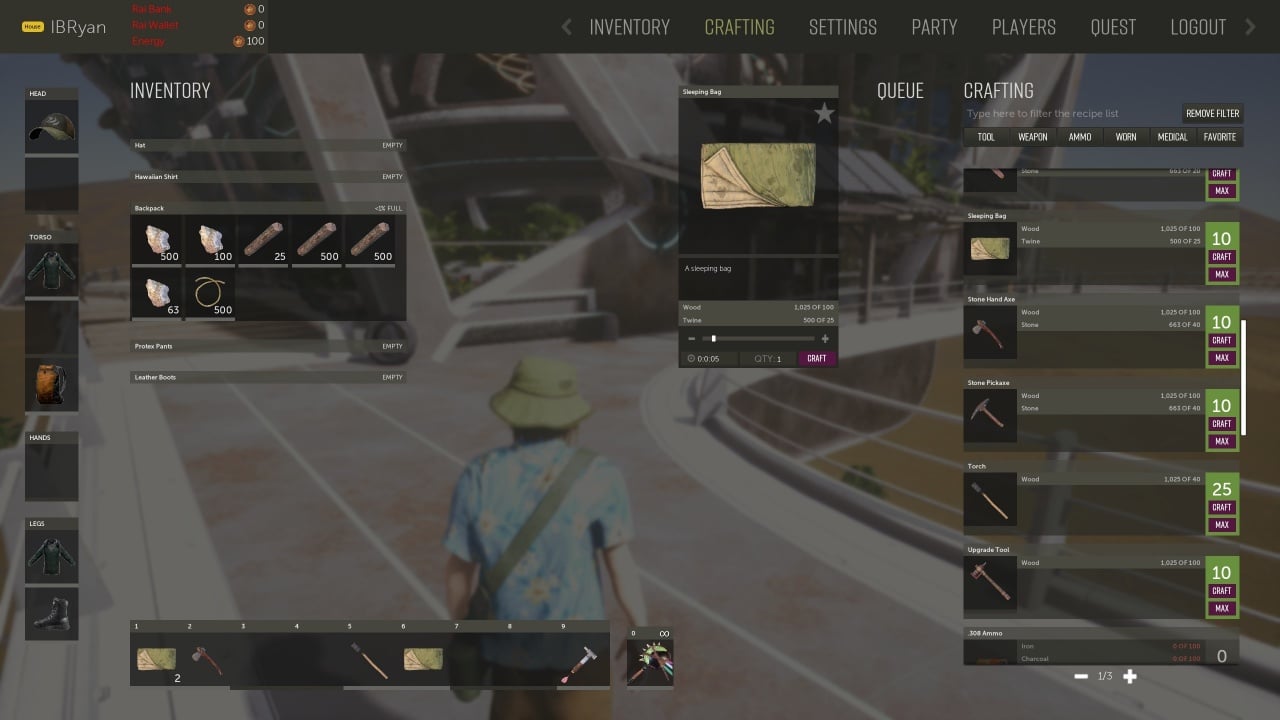Craft max Torches
Screen dimensions: 1280x720
coord(1222,525)
